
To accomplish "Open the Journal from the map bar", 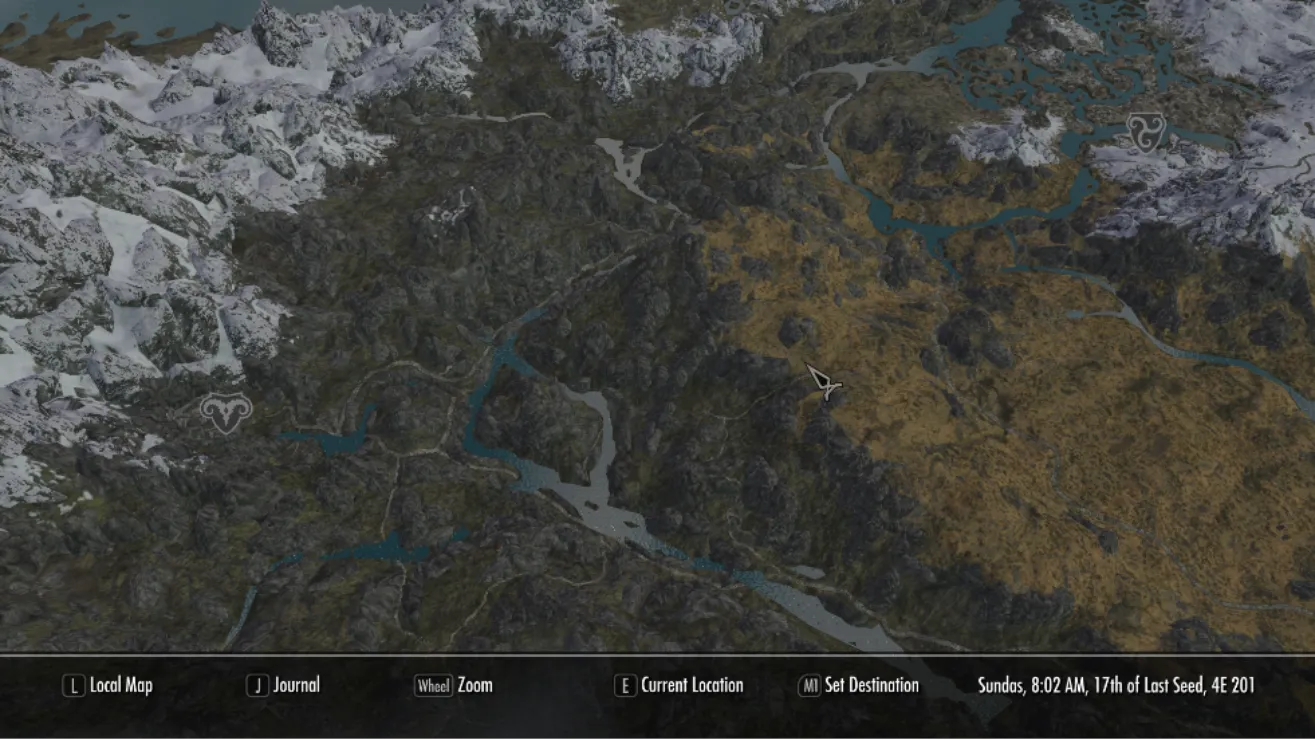I will 284,686.
